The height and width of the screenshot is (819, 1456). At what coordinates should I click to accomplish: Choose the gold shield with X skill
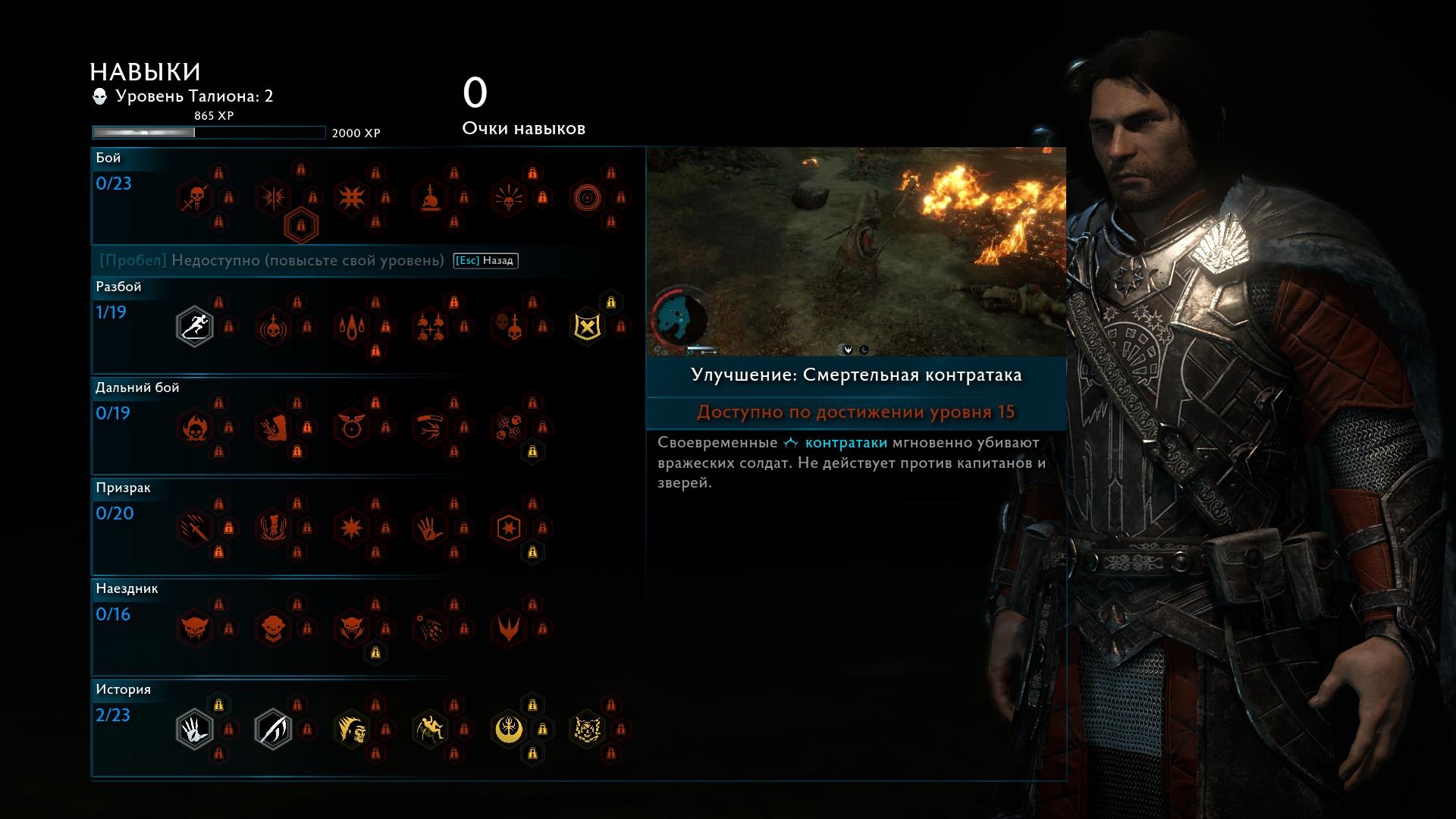pyautogui.click(x=587, y=327)
